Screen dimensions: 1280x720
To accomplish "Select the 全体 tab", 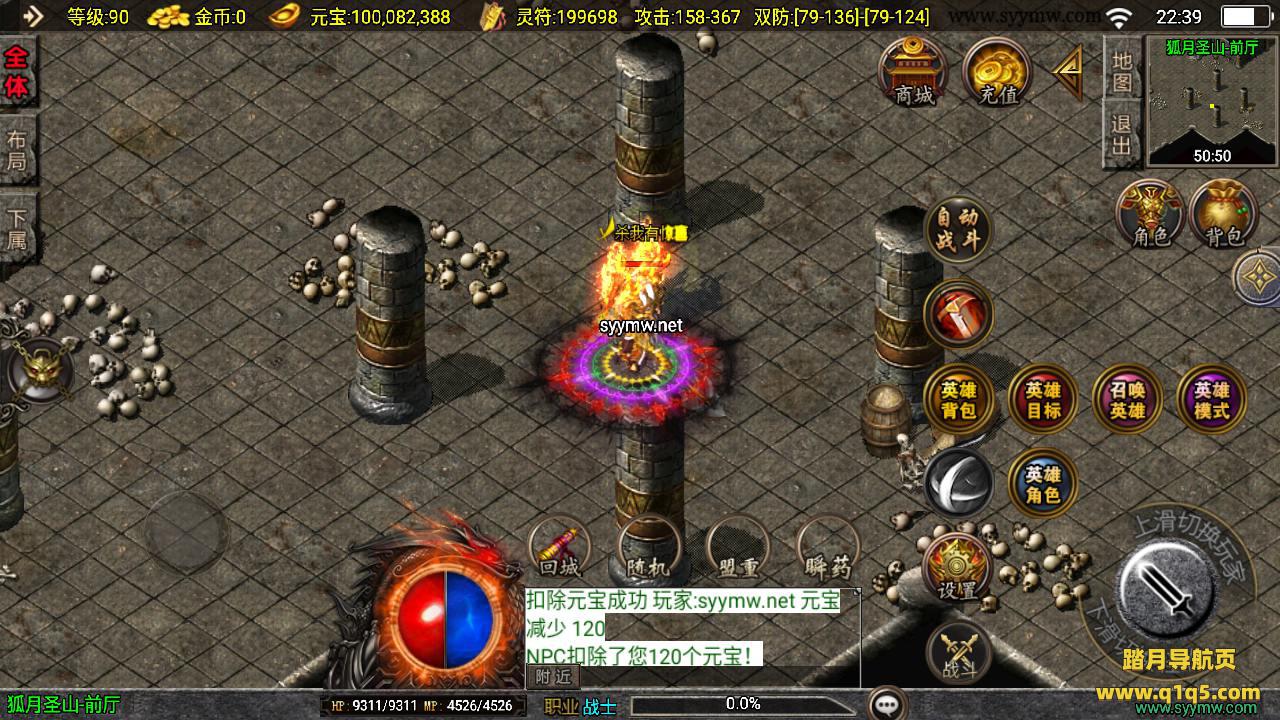I will pos(17,72).
